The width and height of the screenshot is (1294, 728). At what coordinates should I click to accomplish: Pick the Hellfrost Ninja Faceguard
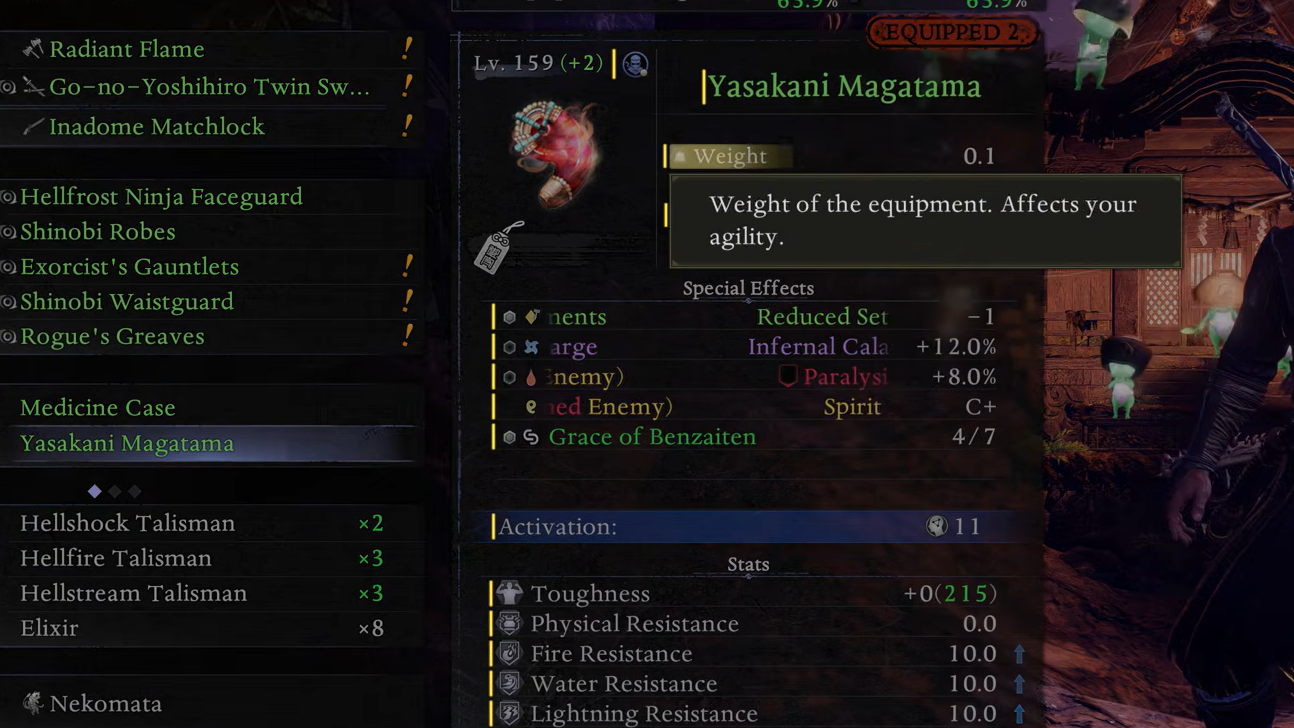click(161, 197)
